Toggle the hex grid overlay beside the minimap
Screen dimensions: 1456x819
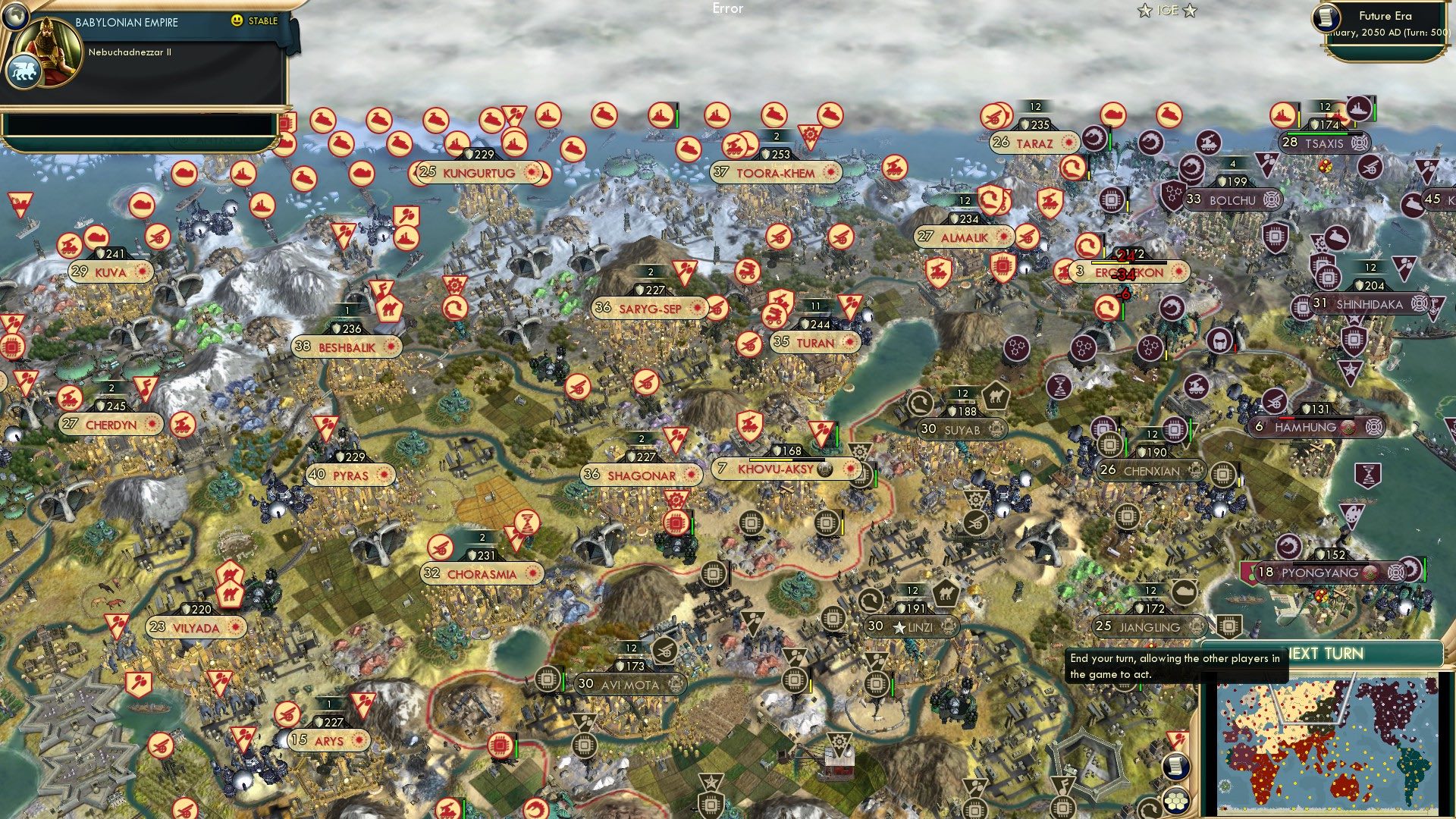[1175, 800]
